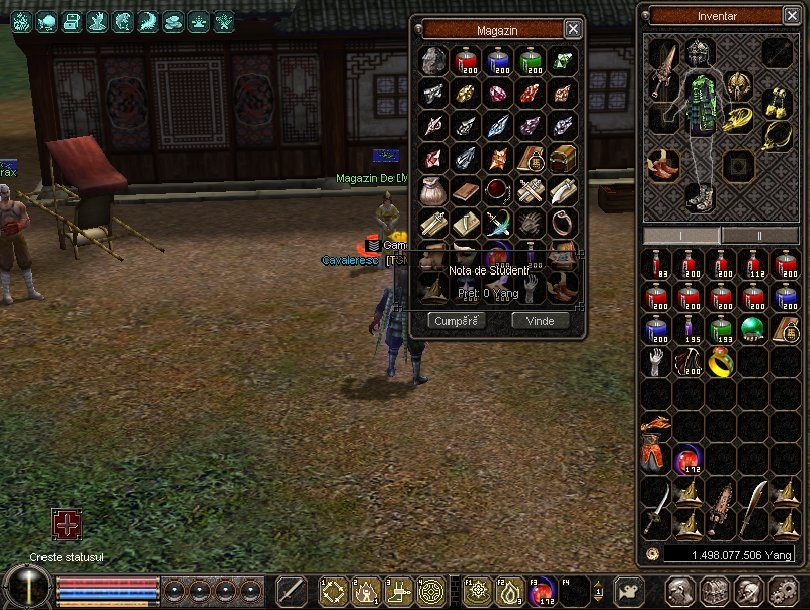Select the grey stone in the shop
This screenshot has width=810, height=610.
pyautogui.click(x=433, y=60)
